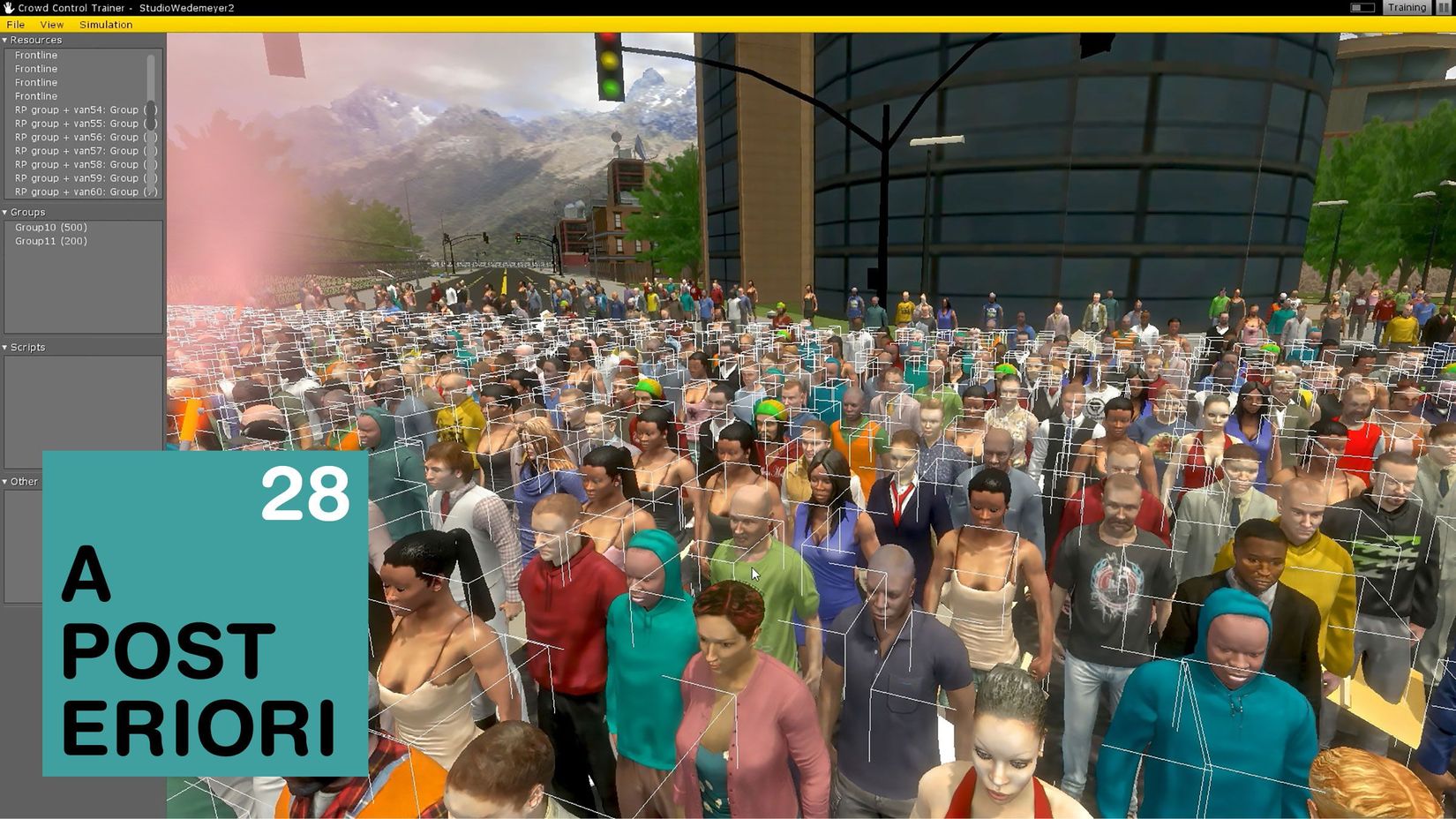Select the RP group + van54 resource
Screen dimensions: 1456x819
[77, 110]
